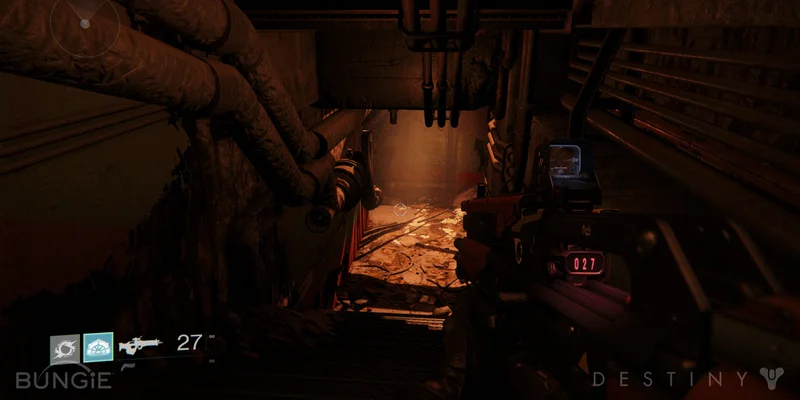This screenshot has width=800, height=400.
Task: Activate the blue highlighted dome ability icon
Action: (98, 348)
